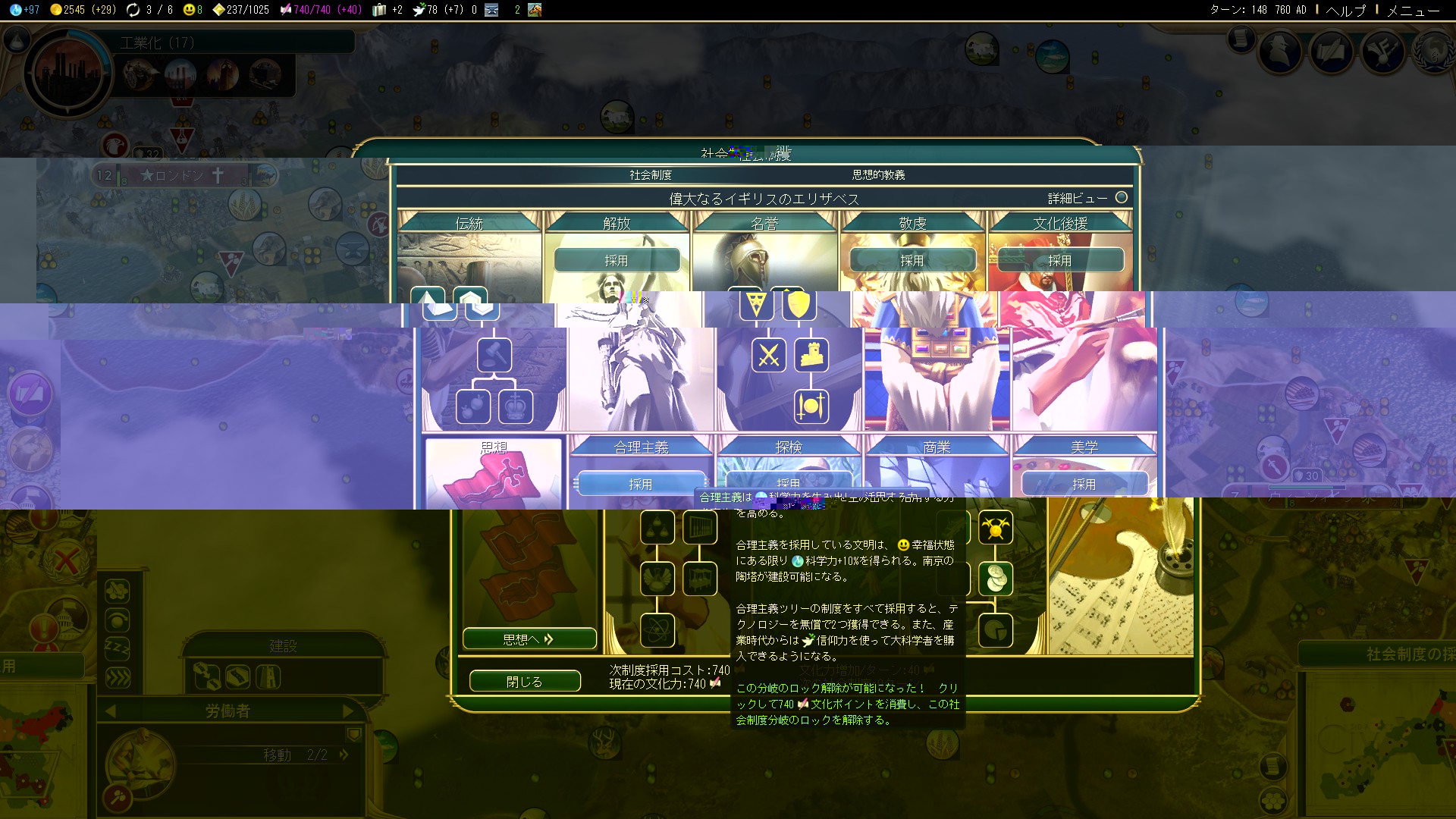
Task: Close the social policy window with 閉じる
Action: pyautogui.click(x=525, y=681)
